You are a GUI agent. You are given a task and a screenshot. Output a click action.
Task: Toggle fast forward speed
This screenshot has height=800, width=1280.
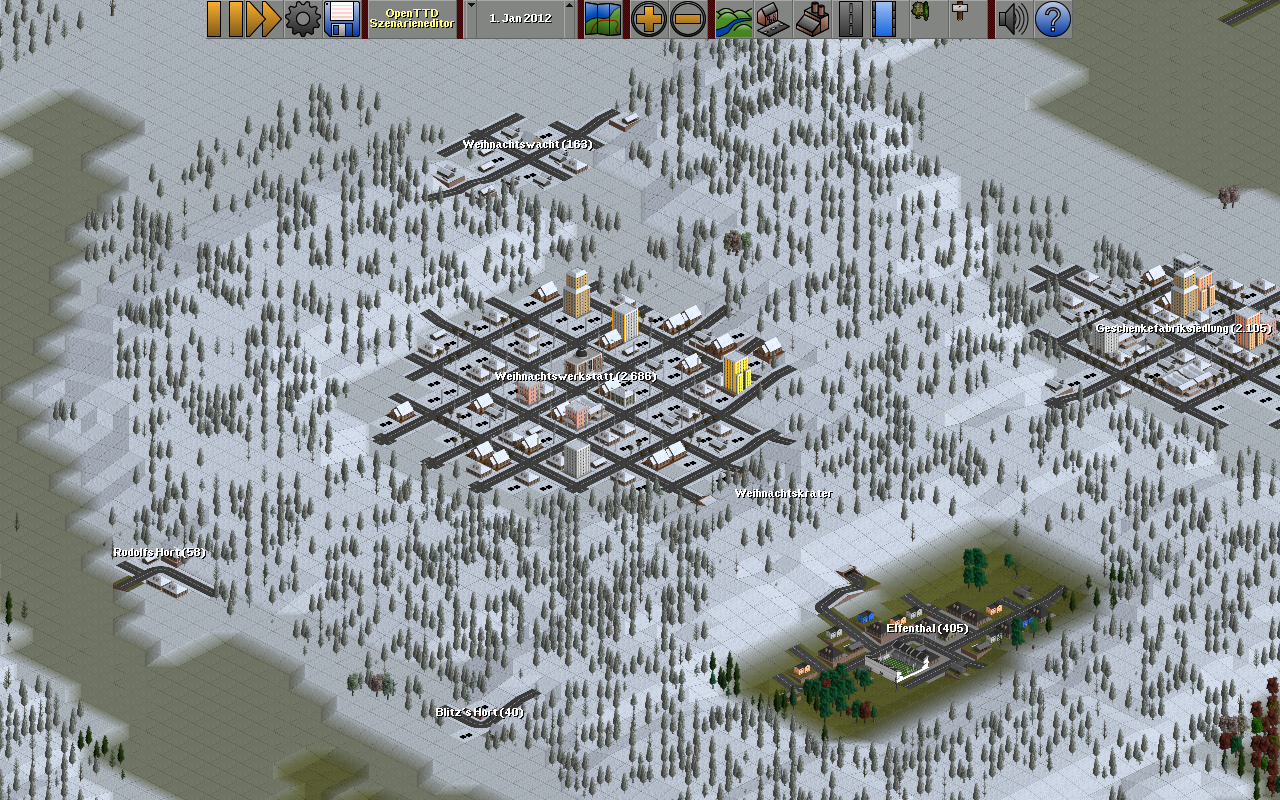coord(263,19)
